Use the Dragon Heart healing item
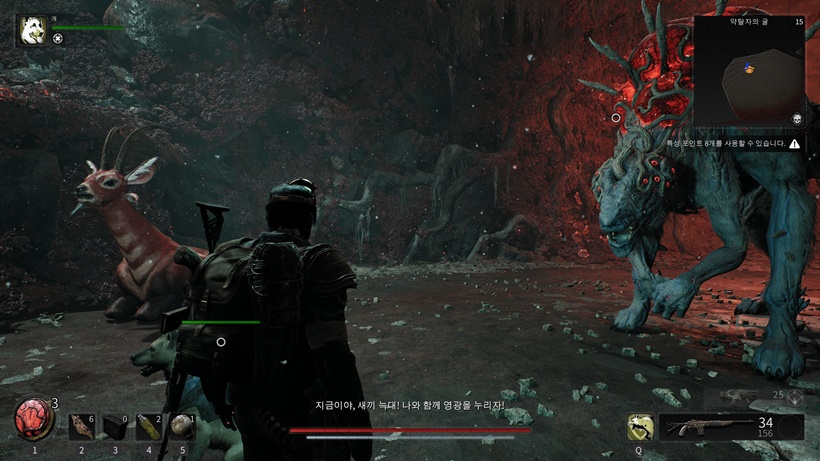The image size is (820, 461). click(34, 420)
